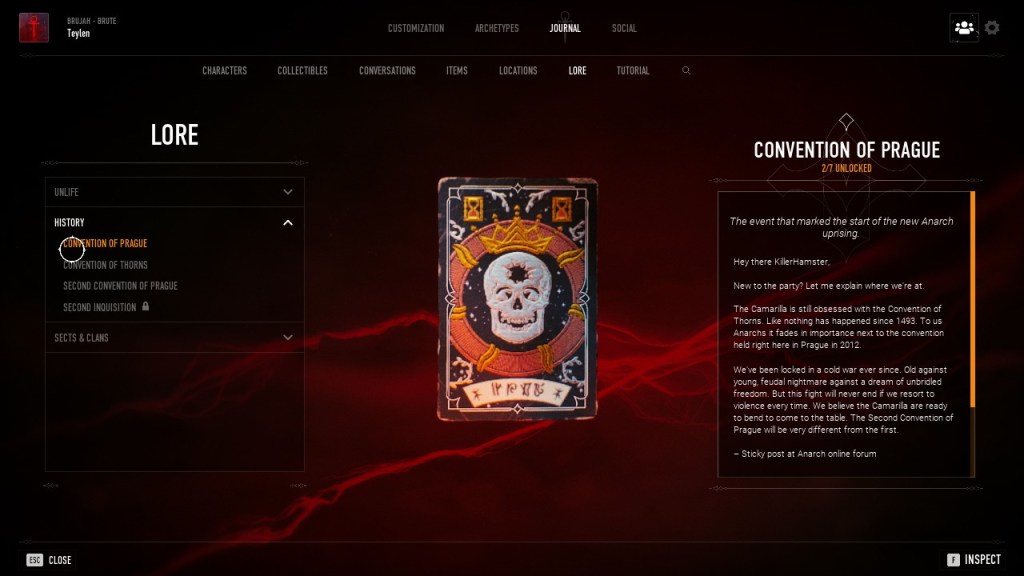The image size is (1024, 576).
Task: Open the Locations journal section
Action: [518, 71]
